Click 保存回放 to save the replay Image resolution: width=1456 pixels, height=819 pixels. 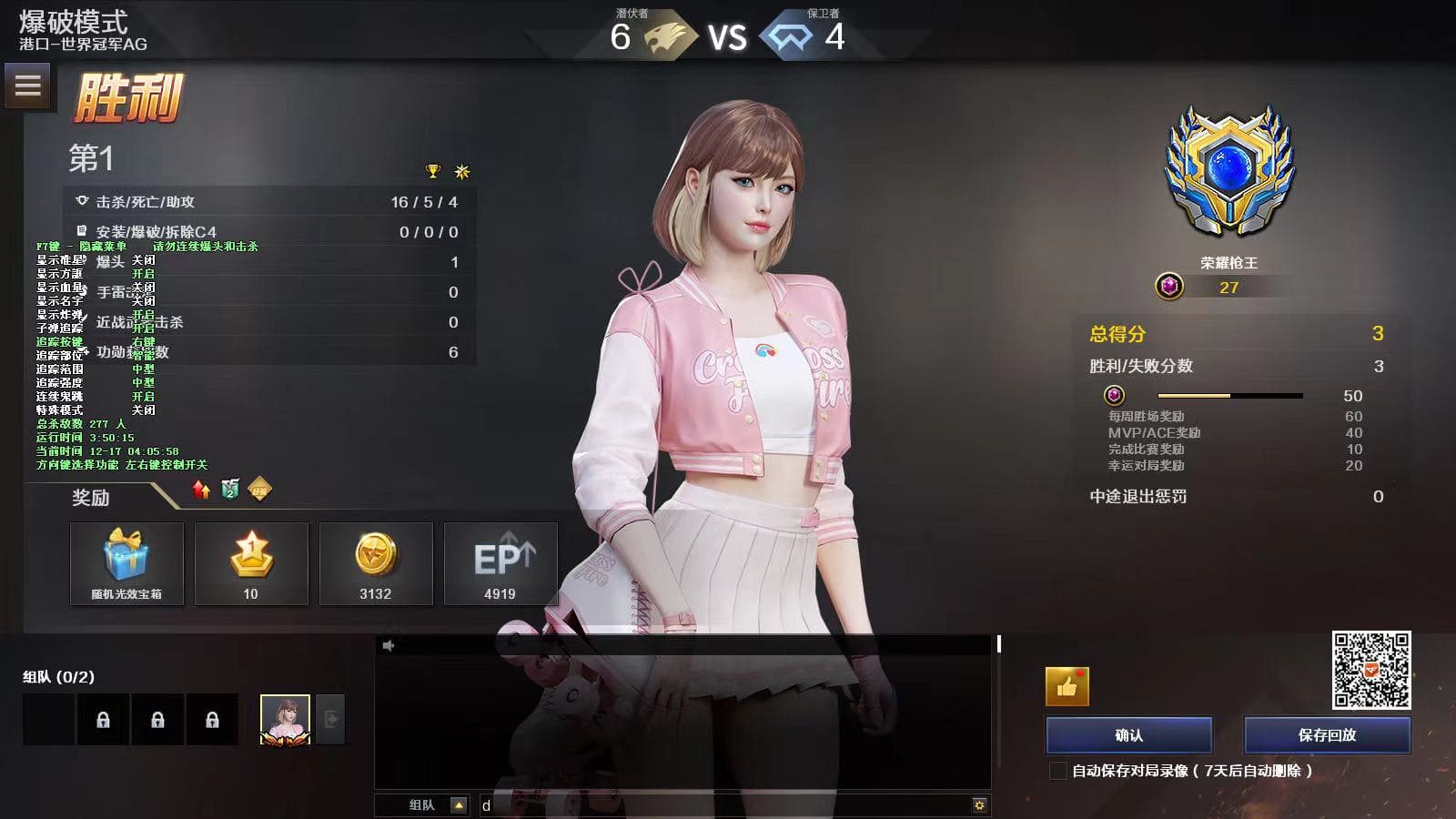(x=1327, y=734)
